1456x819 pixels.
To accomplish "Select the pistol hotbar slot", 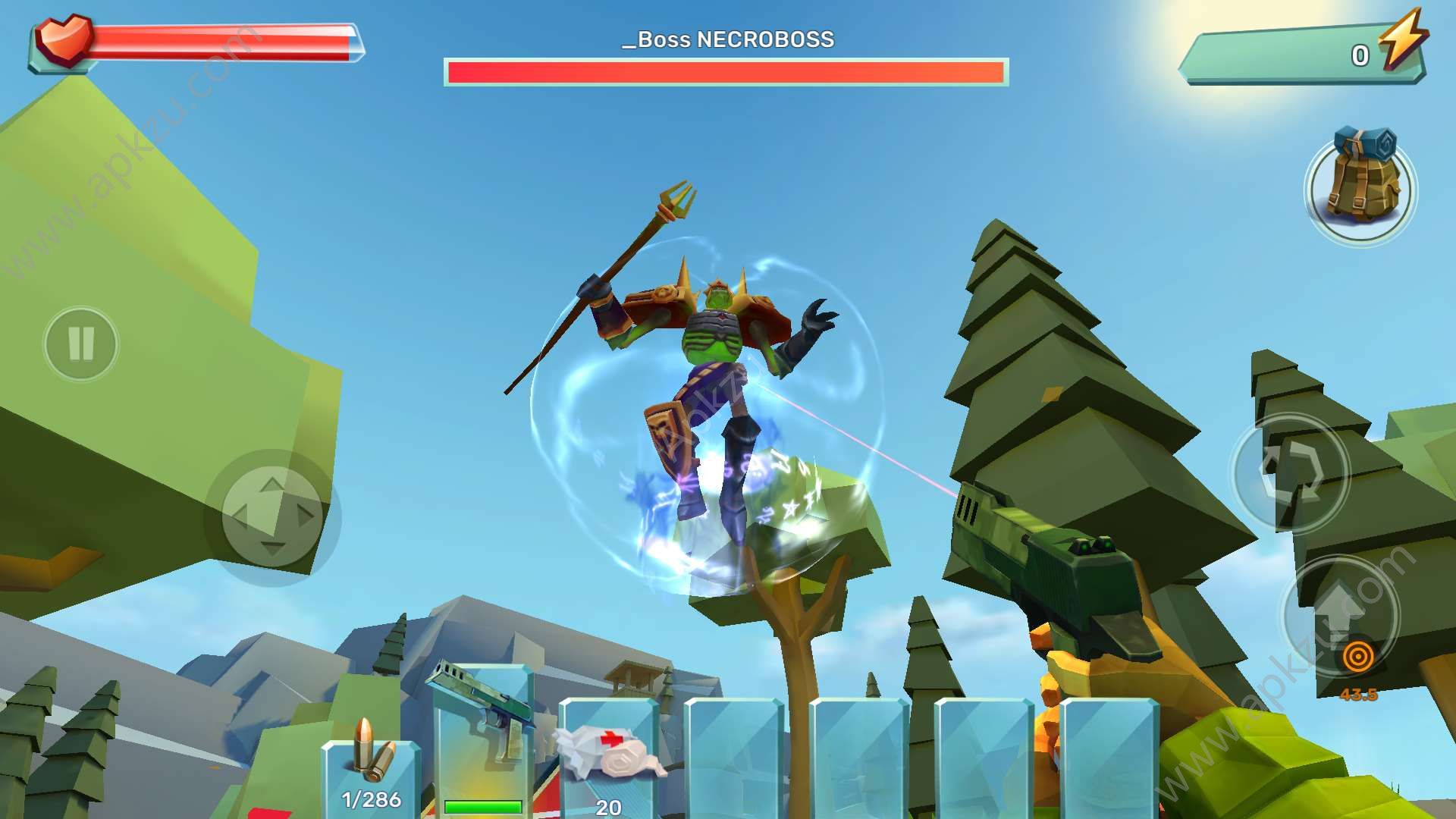I will tap(483, 739).
